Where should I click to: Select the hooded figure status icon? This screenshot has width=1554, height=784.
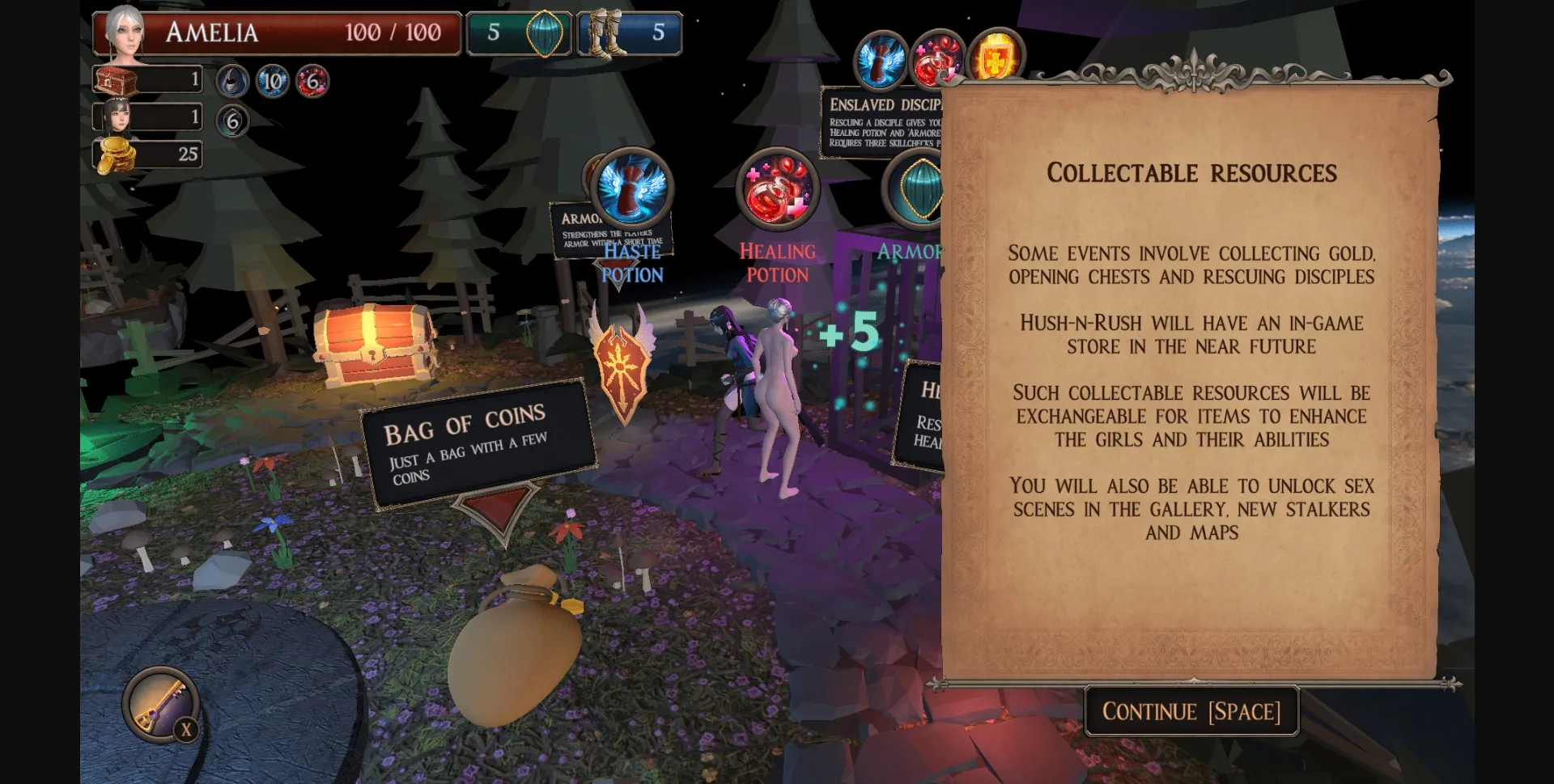(x=232, y=82)
